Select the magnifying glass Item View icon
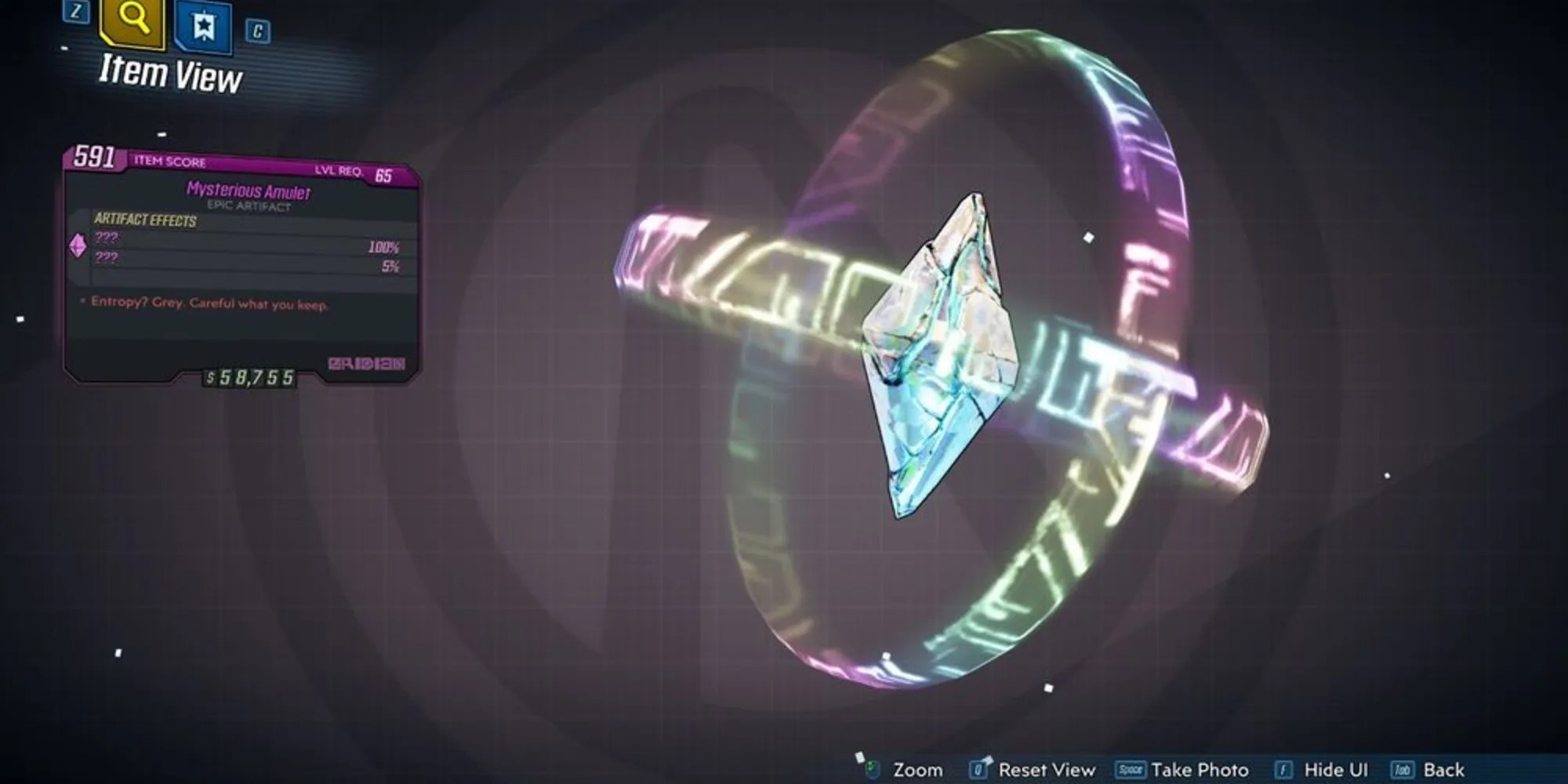 132,24
